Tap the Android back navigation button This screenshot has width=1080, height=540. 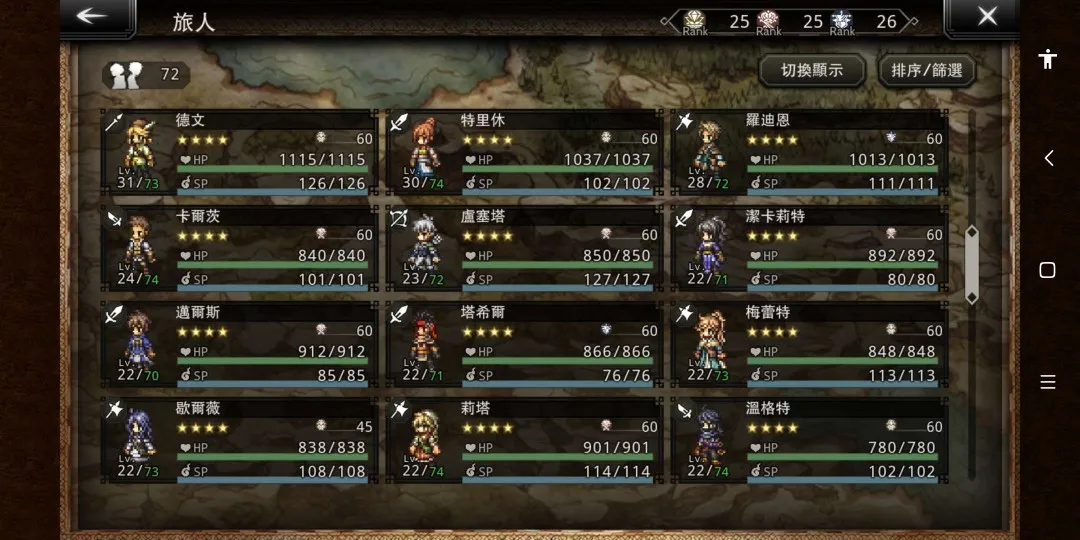point(1048,158)
